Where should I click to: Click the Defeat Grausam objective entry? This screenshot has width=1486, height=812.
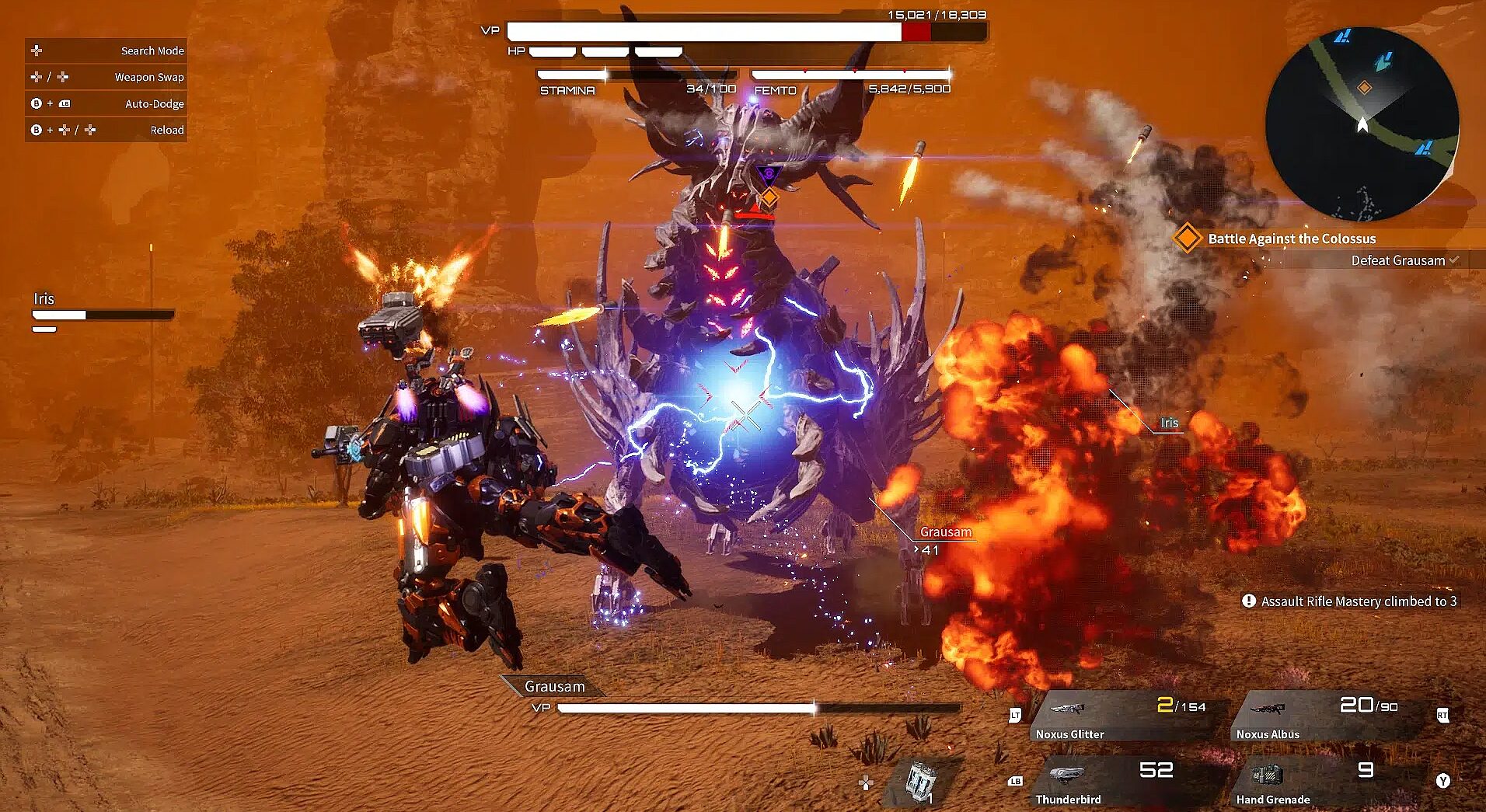(1397, 260)
